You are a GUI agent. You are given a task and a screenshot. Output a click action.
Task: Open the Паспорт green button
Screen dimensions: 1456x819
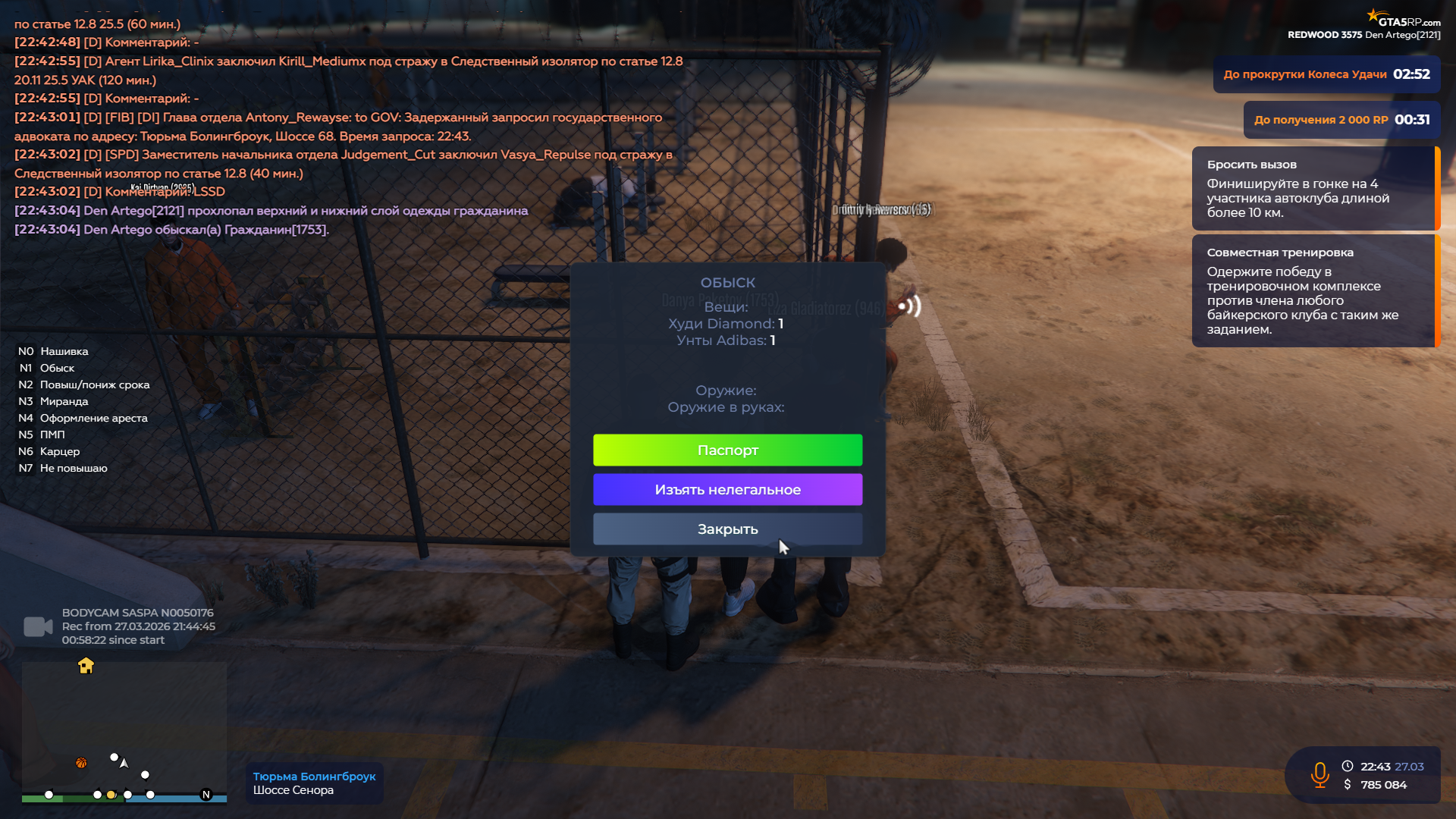(727, 450)
